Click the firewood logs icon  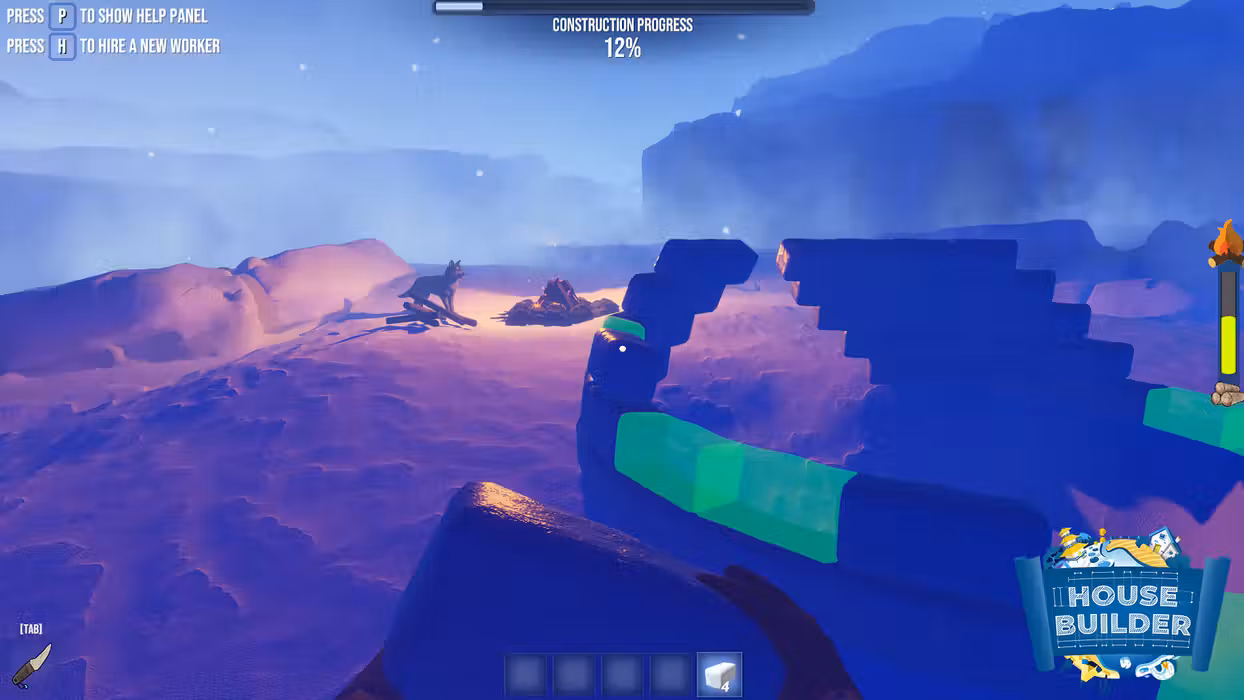pyautogui.click(x=1227, y=394)
